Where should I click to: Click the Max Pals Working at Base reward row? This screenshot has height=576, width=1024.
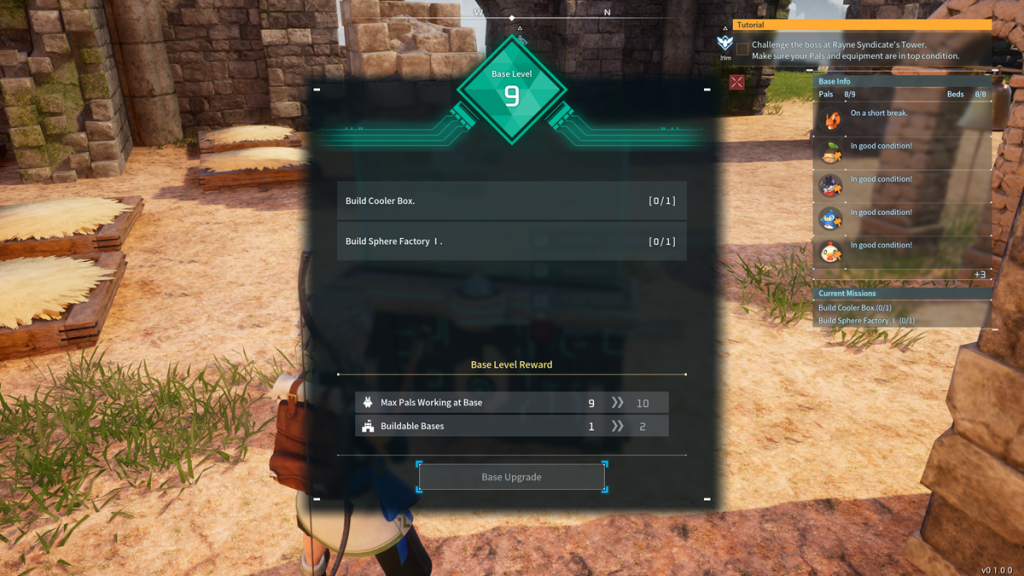(x=511, y=402)
